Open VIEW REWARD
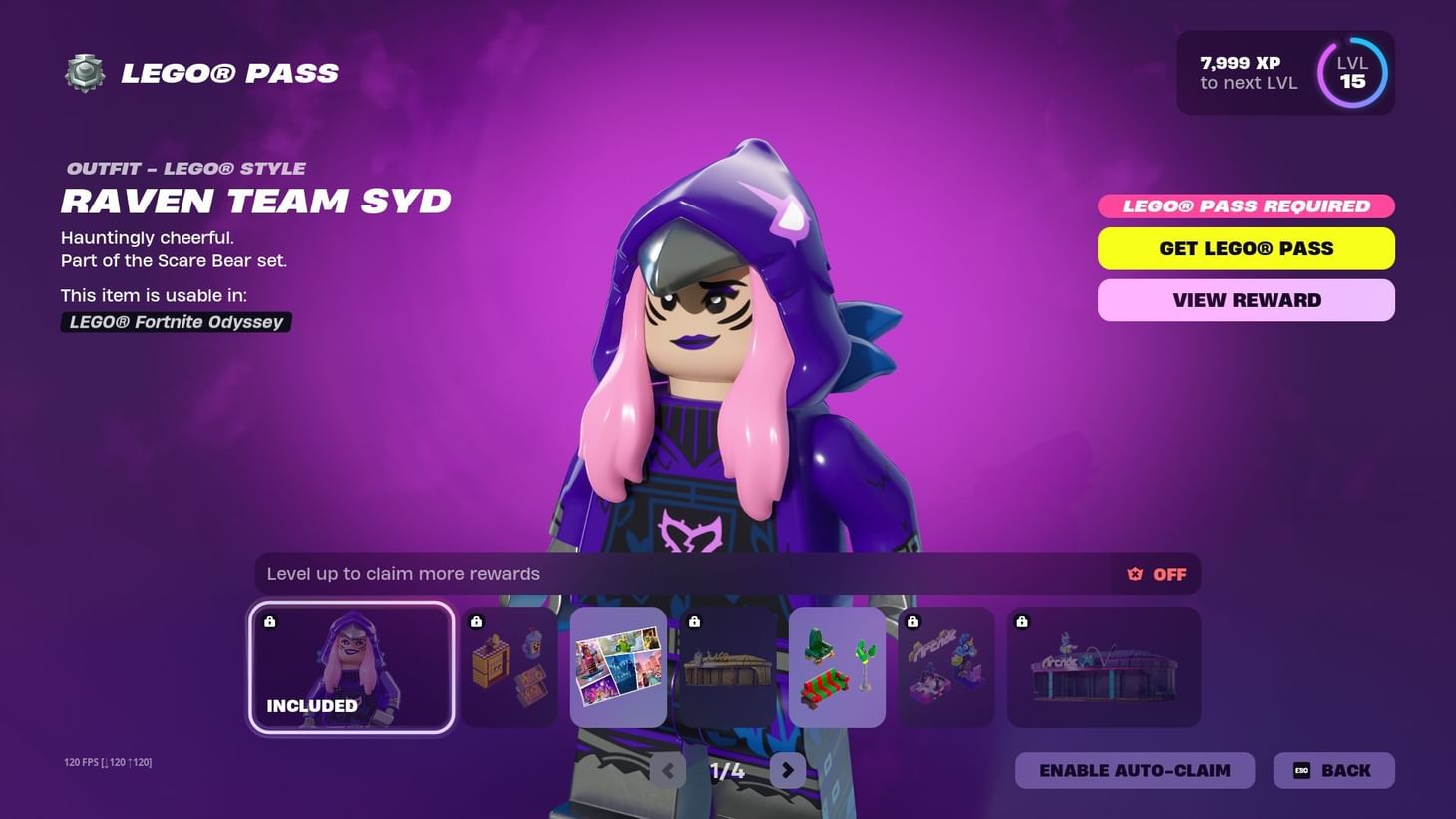The height and width of the screenshot is (819, 1456). pyautogui.click(x=1246, y=299)
